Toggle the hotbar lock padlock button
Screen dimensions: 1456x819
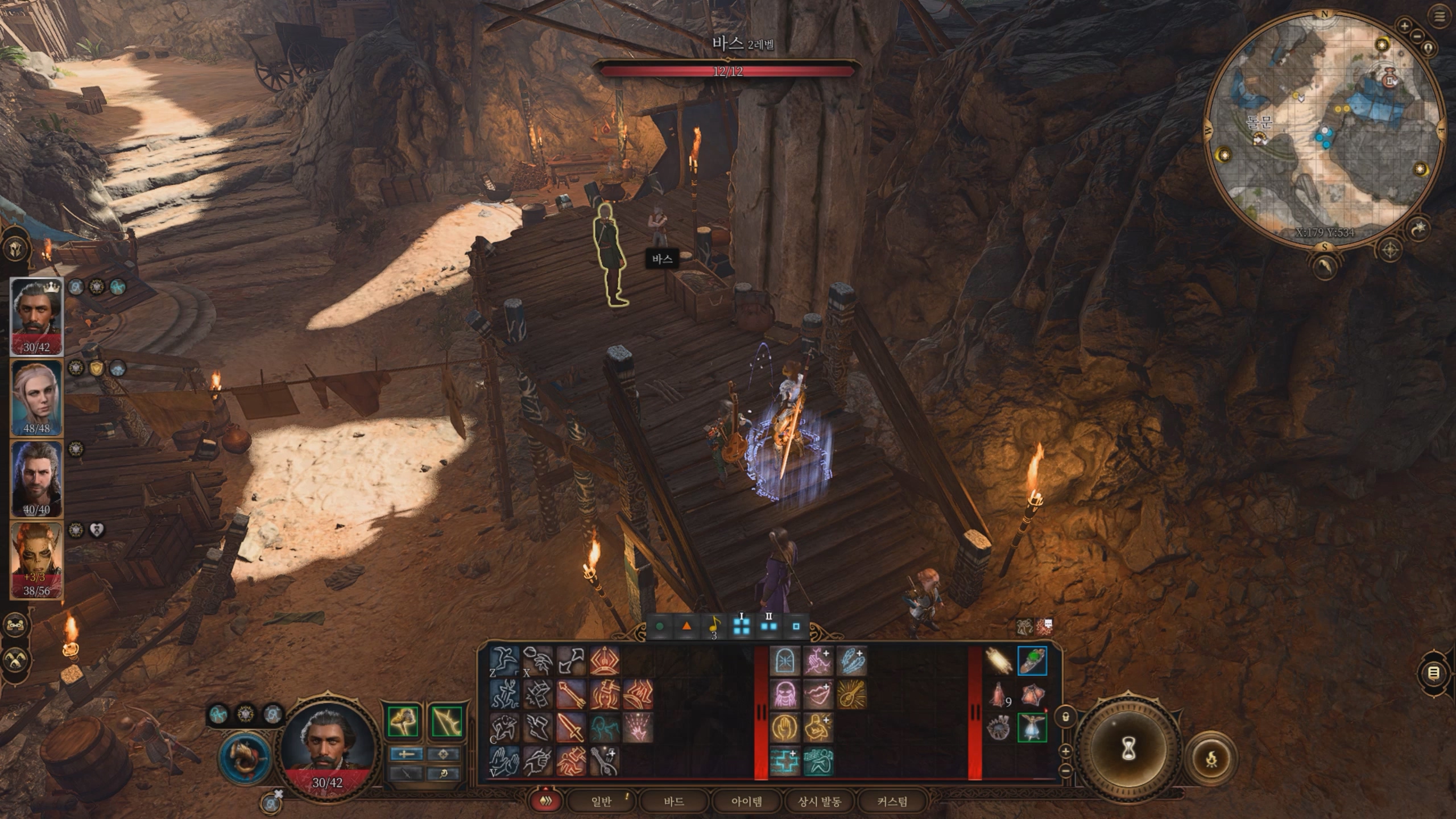1065,717
